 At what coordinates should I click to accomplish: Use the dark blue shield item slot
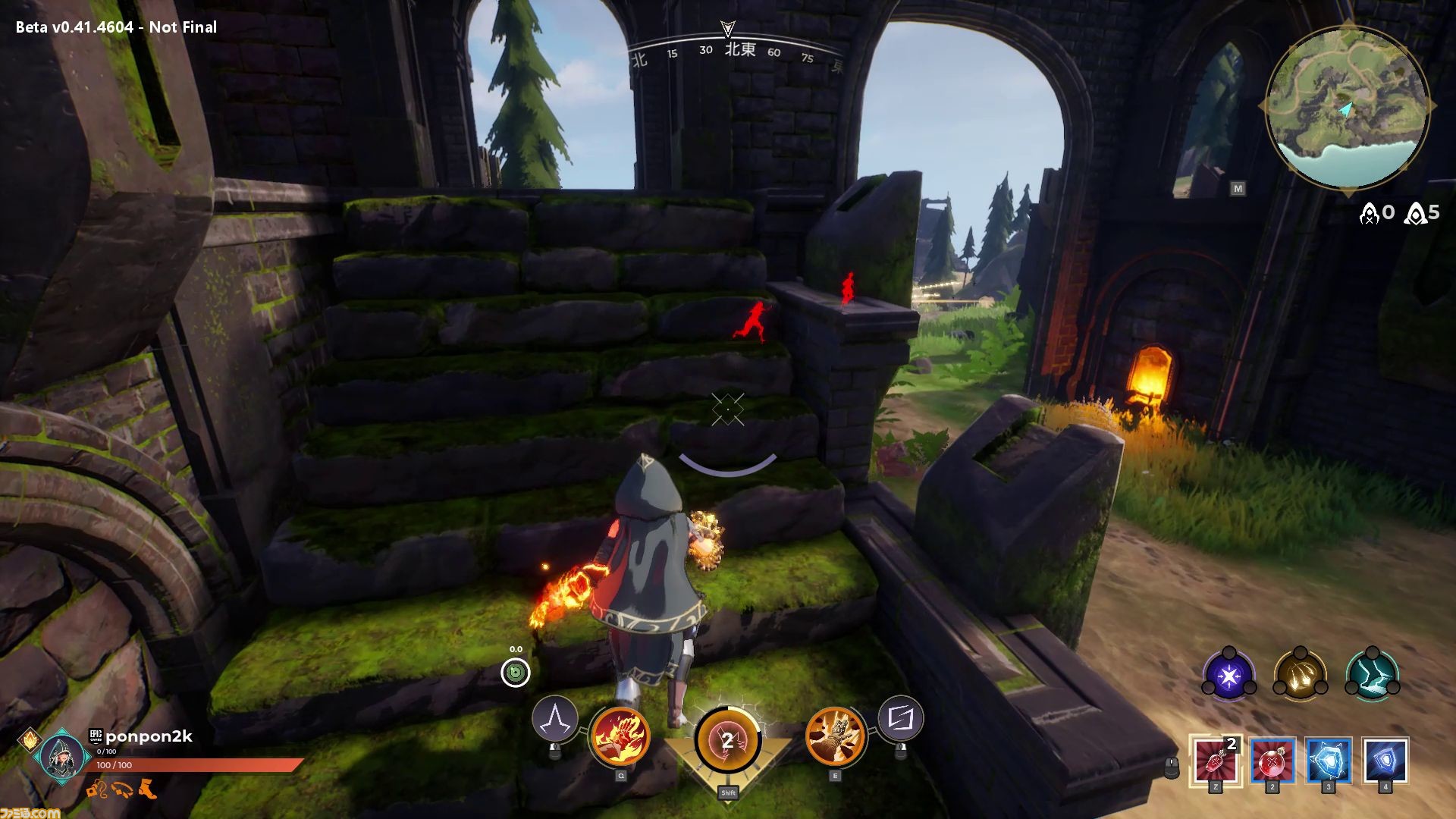click(x=1385, y=760)
